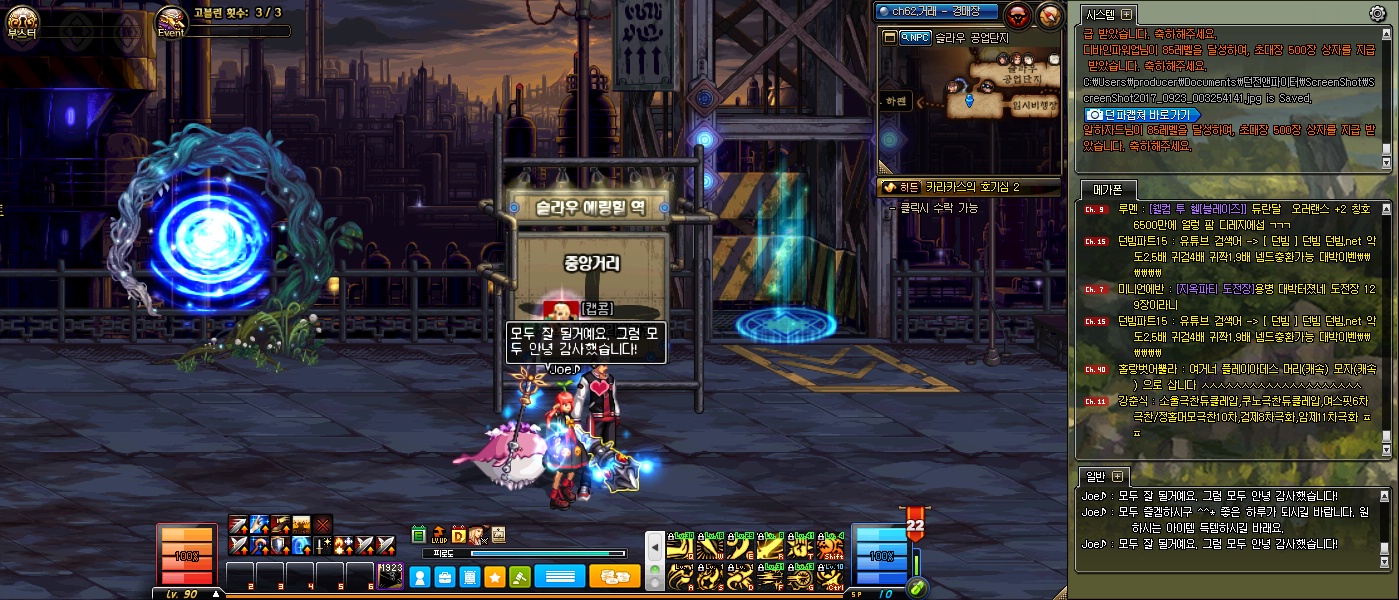Click the Event icon
This screenshot has height=600, width=1399.
pos(171,20)
